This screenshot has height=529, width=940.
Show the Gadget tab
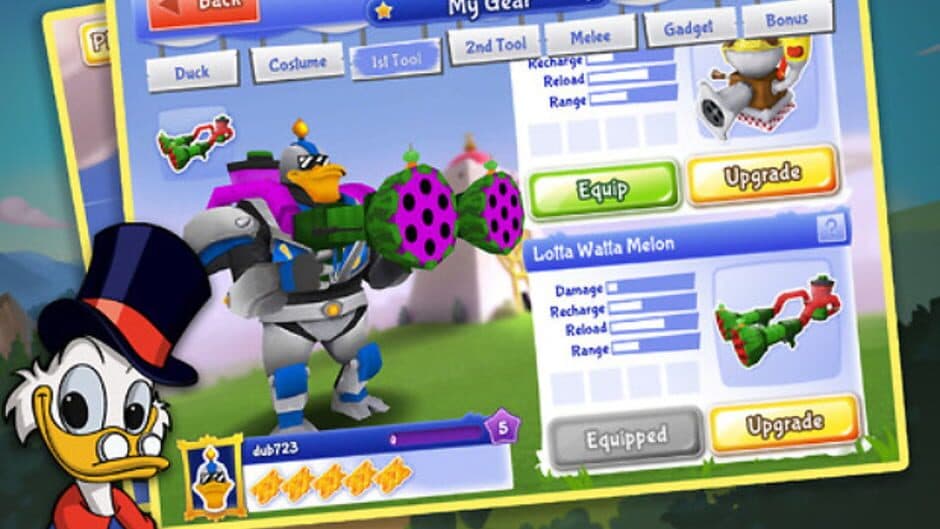[x=690, y=27]
